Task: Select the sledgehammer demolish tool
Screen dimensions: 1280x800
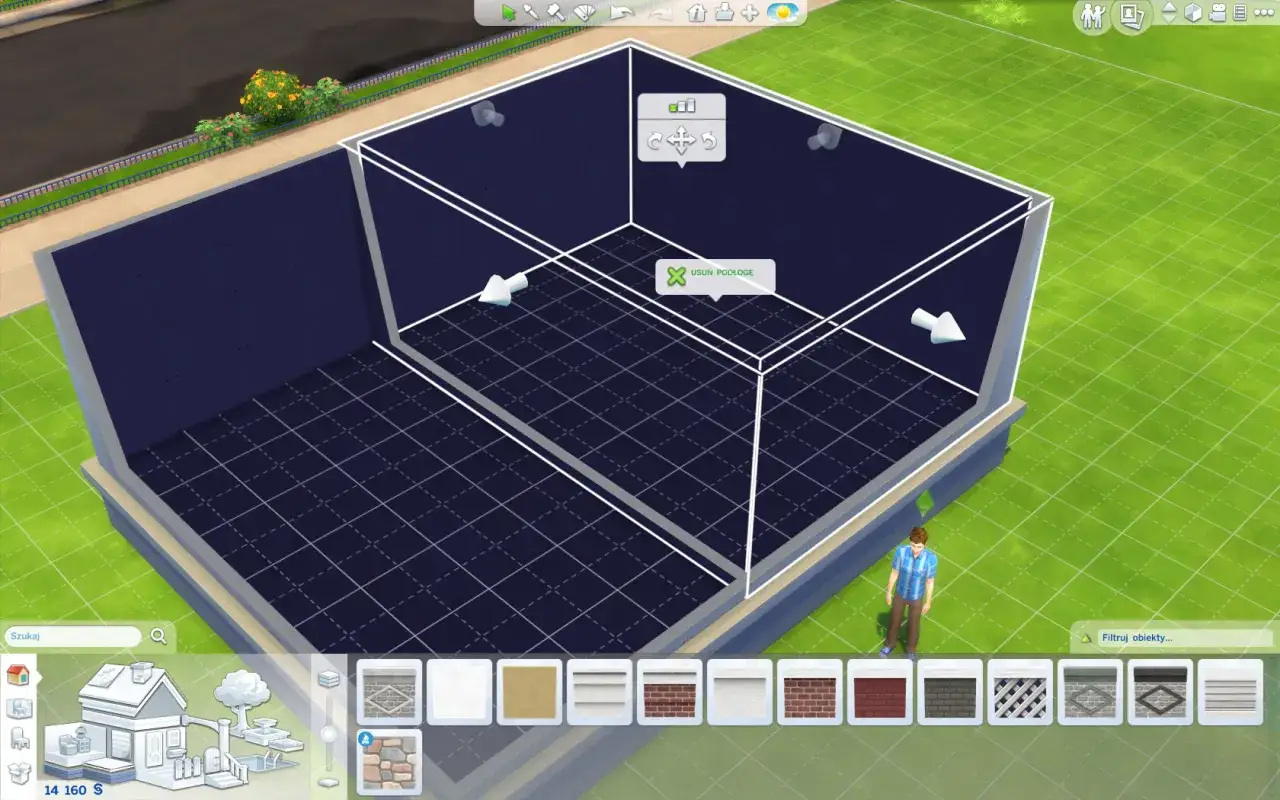Action: click(555, 13)
